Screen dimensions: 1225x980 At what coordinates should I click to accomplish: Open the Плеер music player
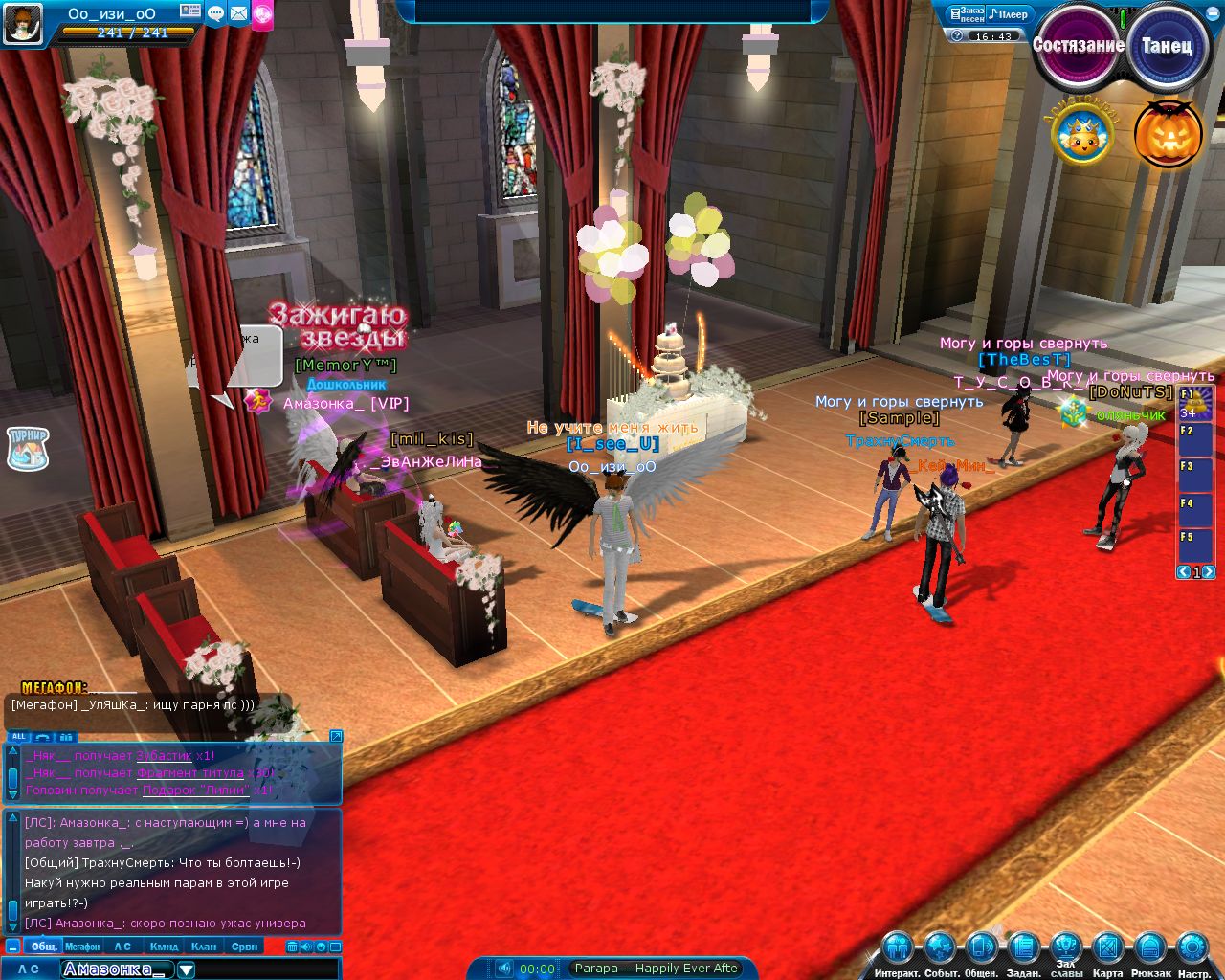[1010, 14]
